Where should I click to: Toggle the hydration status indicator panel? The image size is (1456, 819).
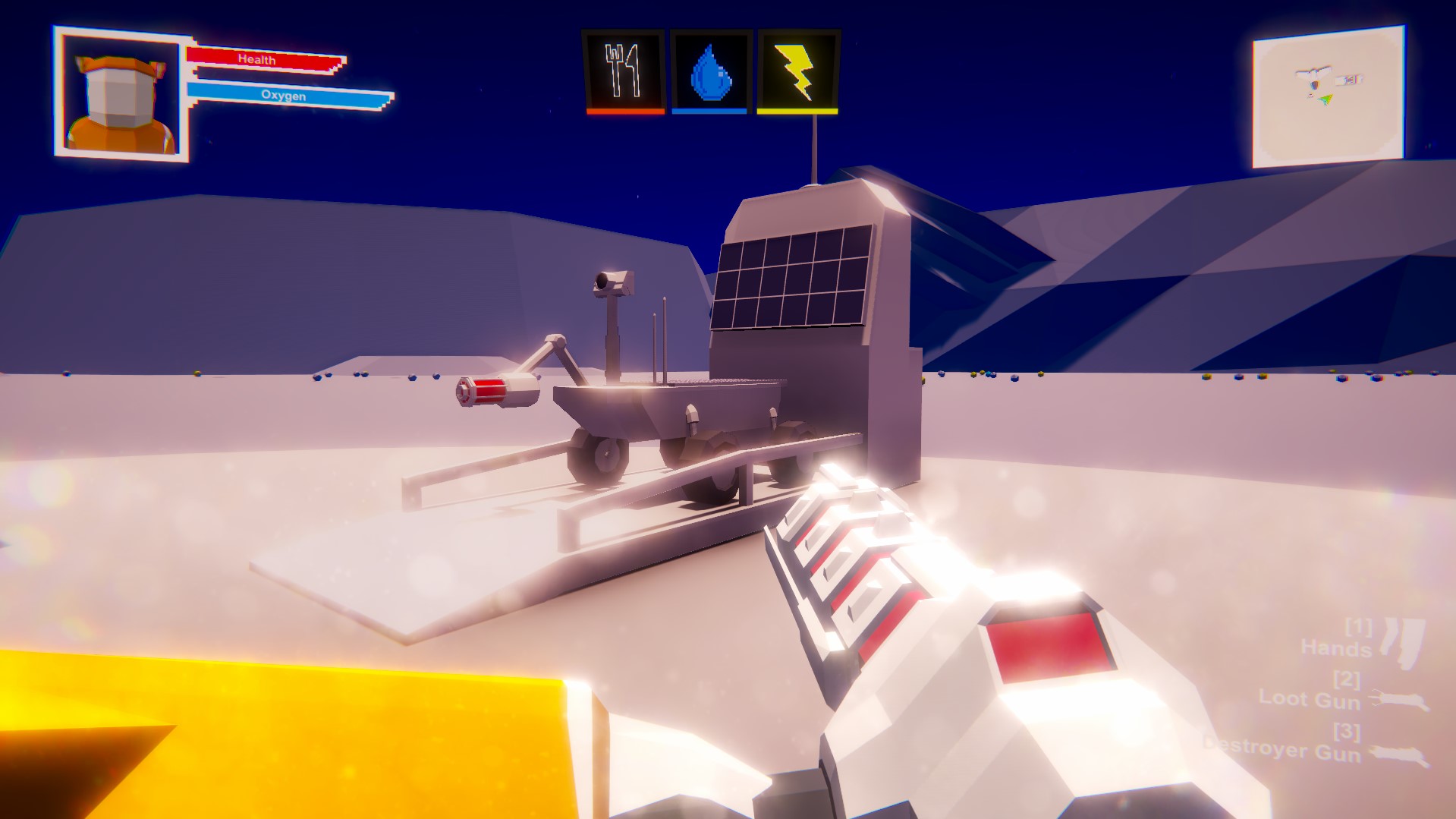711,70
